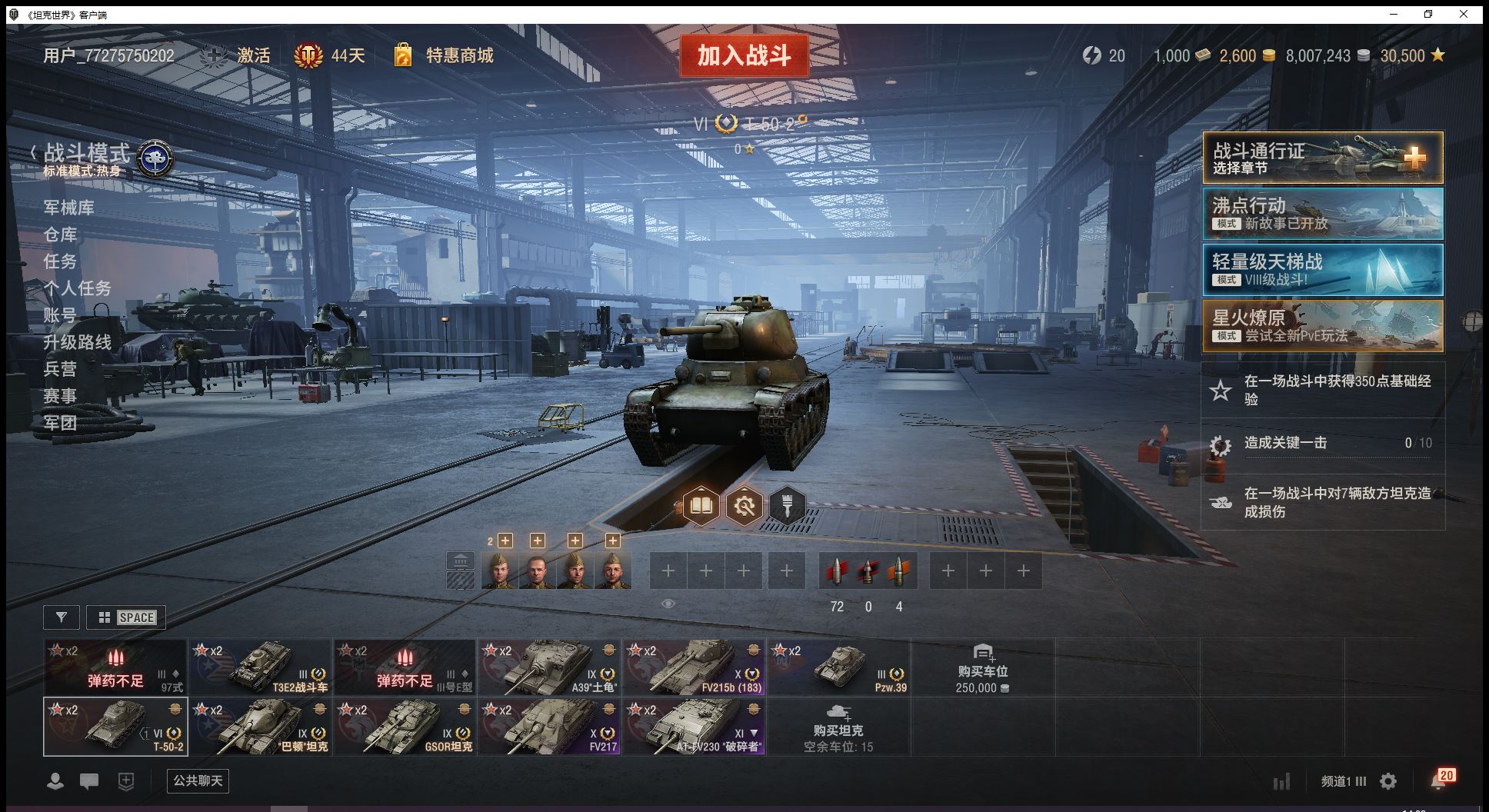Close the game client window
1489x812 pixels.
[1464, 14]
